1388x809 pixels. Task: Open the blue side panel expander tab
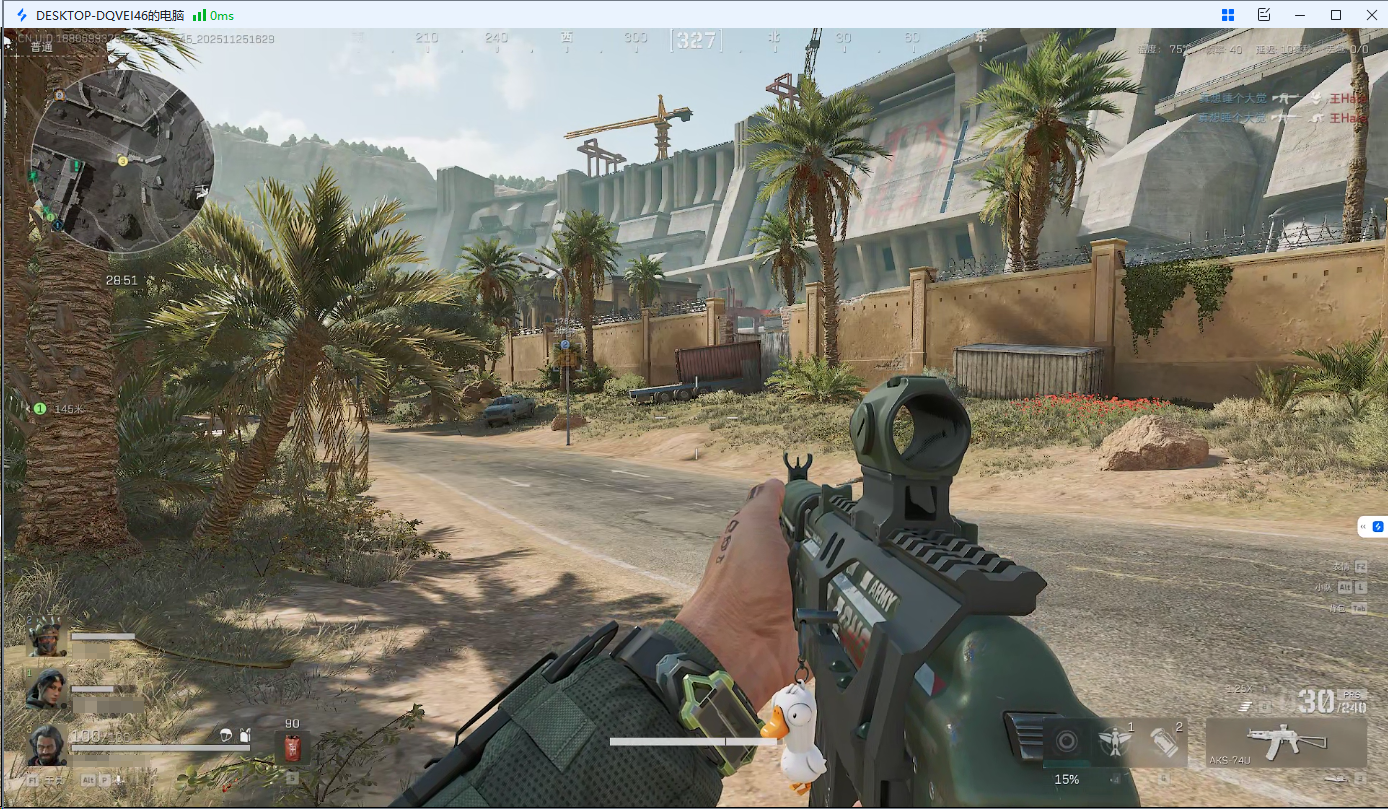click(1373, 526)
